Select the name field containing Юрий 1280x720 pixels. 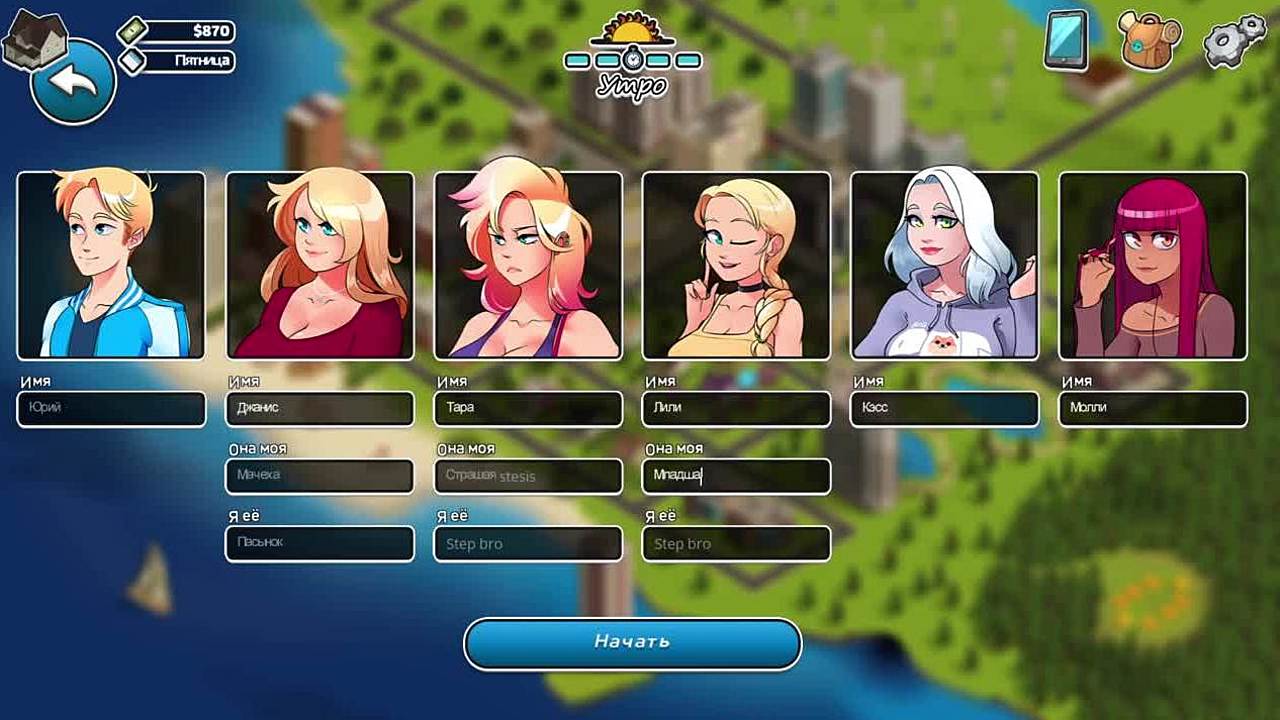click(x=111, y=409)
